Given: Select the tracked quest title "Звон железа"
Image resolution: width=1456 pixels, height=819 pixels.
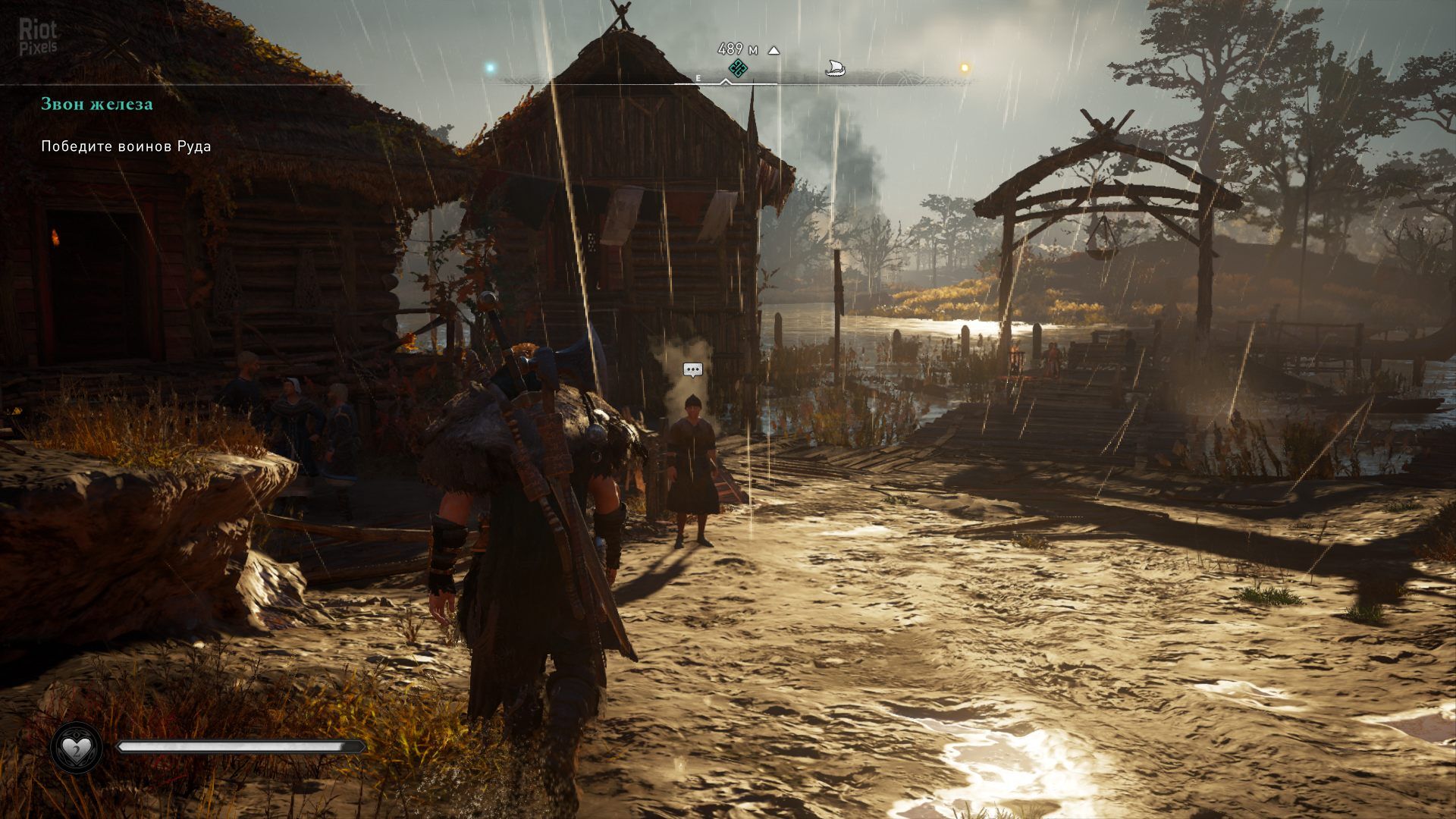Looking at the screenshot, I should tap(97, 104).
